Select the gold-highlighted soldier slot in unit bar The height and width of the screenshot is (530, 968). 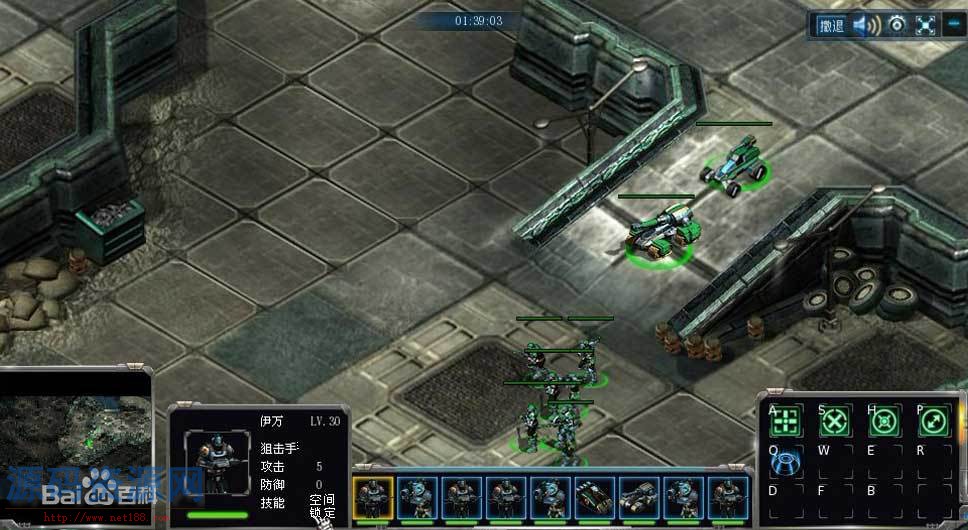click(x=373, y=496)
